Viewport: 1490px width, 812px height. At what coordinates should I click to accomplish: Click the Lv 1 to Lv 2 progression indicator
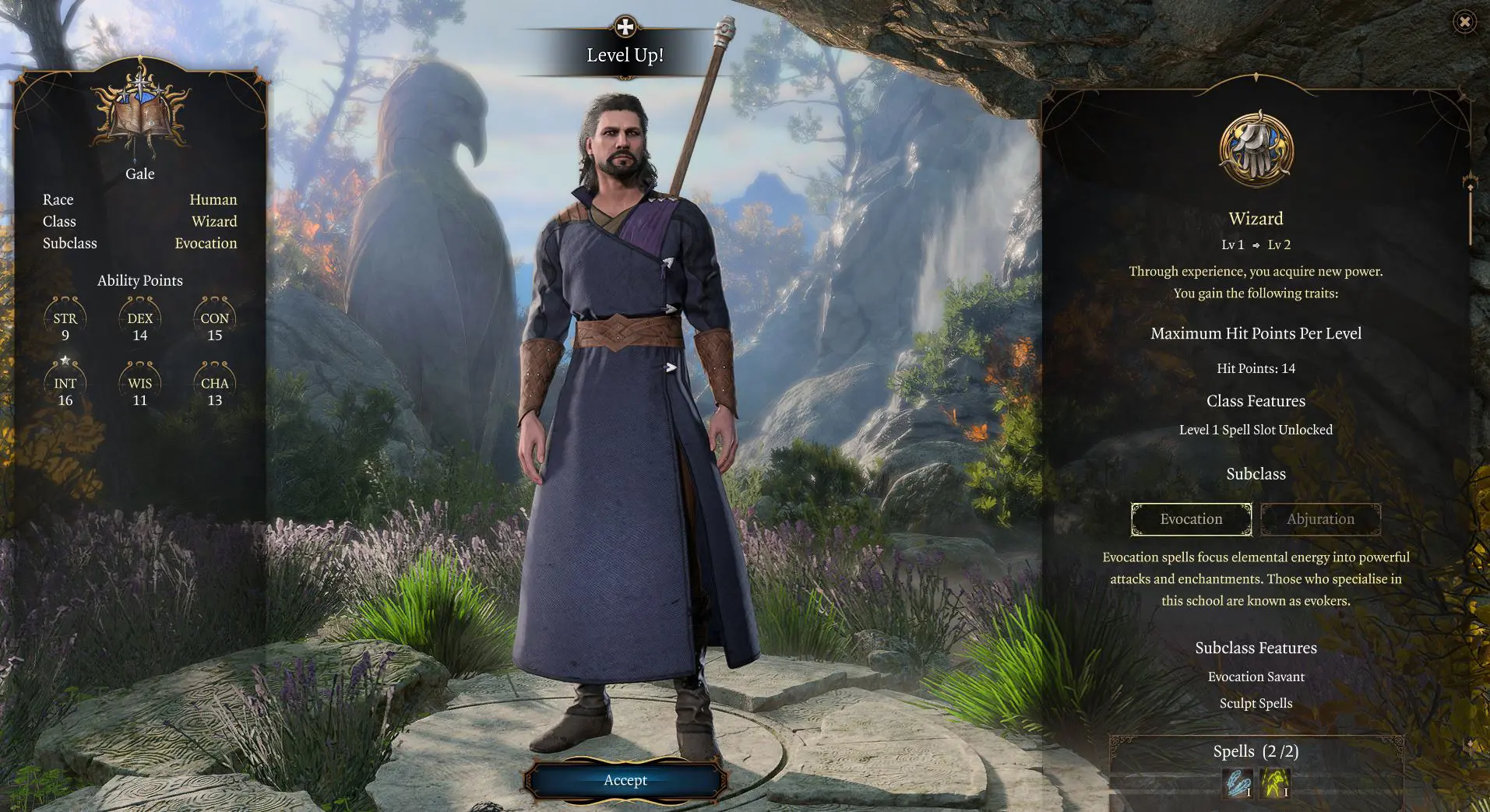point(1256,244)
